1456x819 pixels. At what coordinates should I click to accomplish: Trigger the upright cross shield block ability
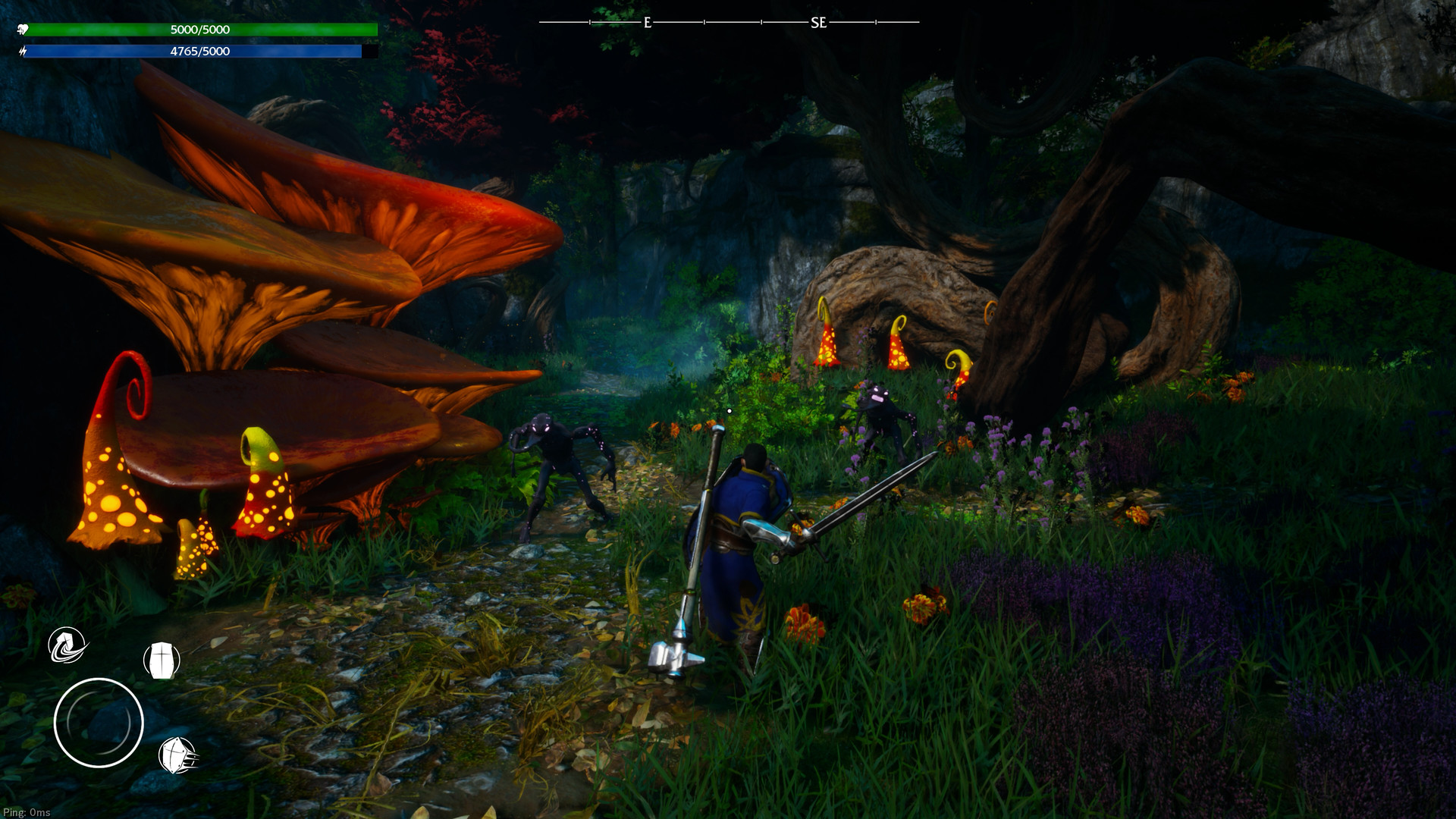click(162, 661)
